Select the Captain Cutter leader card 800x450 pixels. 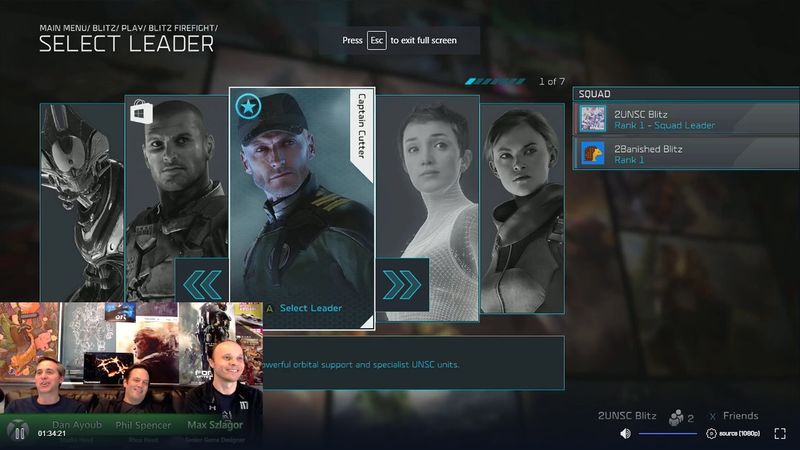pyautogui.click(x=300, y=190)
